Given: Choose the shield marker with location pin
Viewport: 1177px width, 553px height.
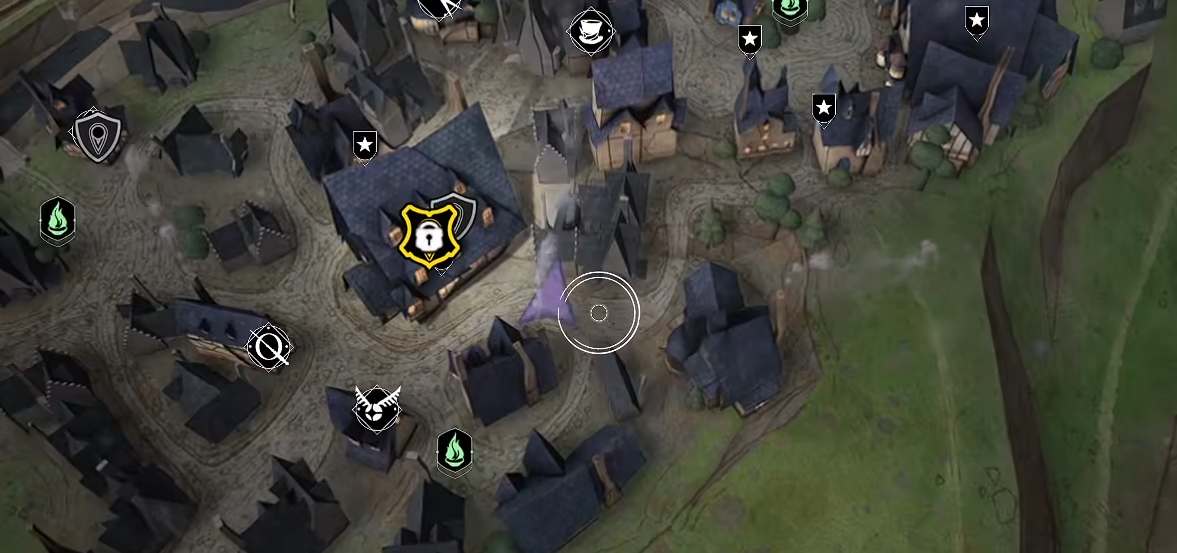Looking at the screenshot, I should 98,134.
